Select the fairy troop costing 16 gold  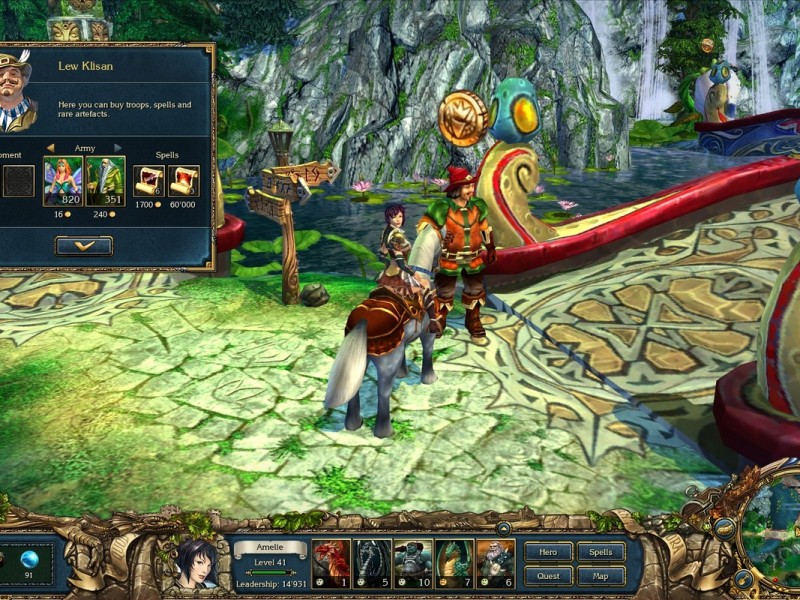(x=62, y=181)
